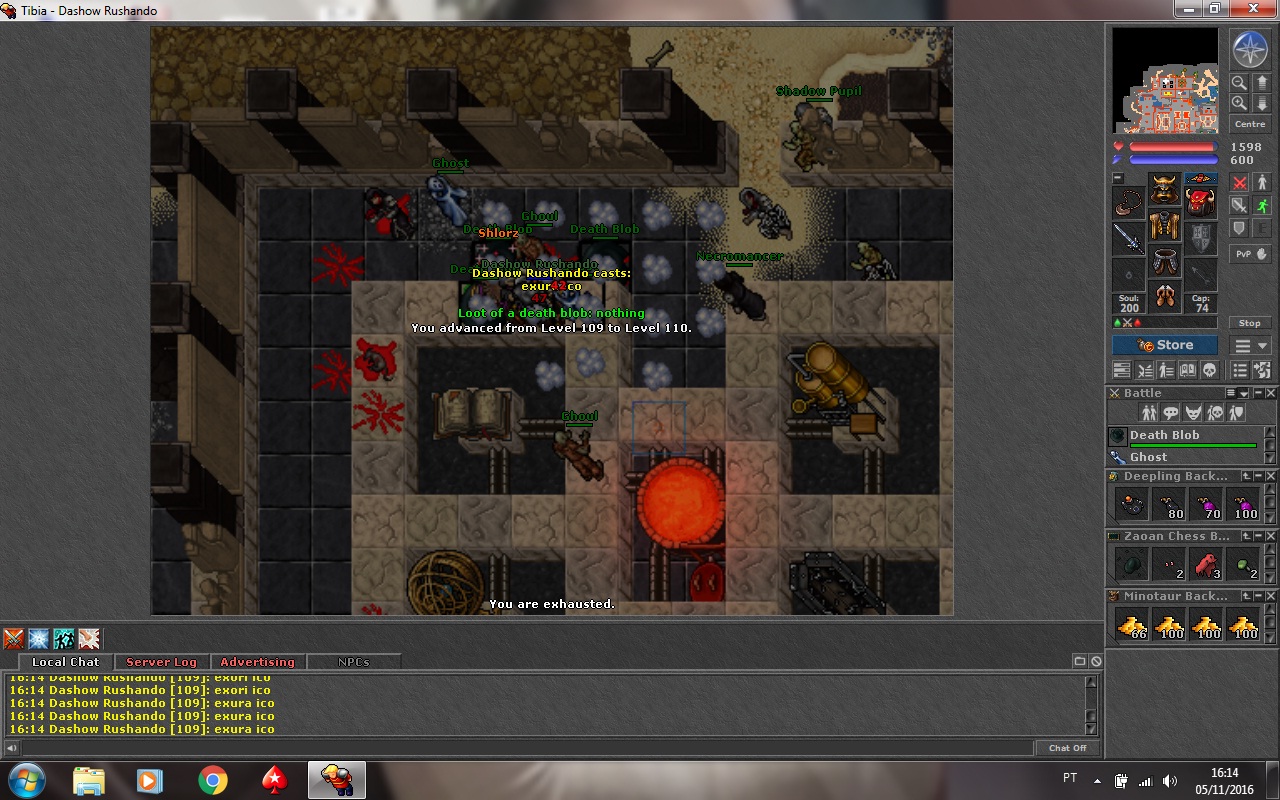Zoom in on the minimap

[x=1239, y=103]
